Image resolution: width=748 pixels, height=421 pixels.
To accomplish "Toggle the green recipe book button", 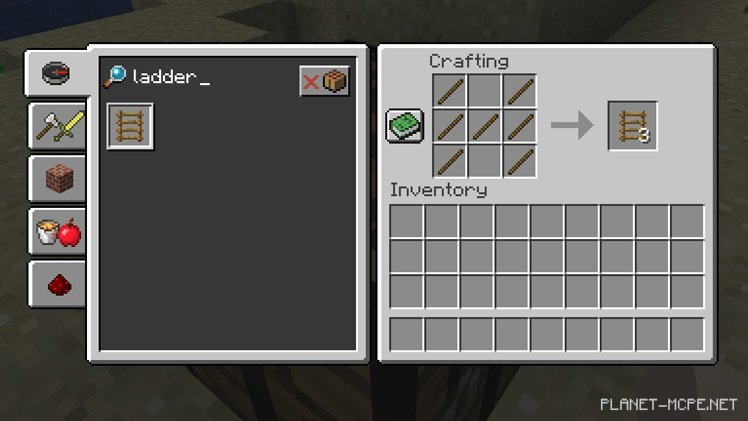I will coord(405,126).
